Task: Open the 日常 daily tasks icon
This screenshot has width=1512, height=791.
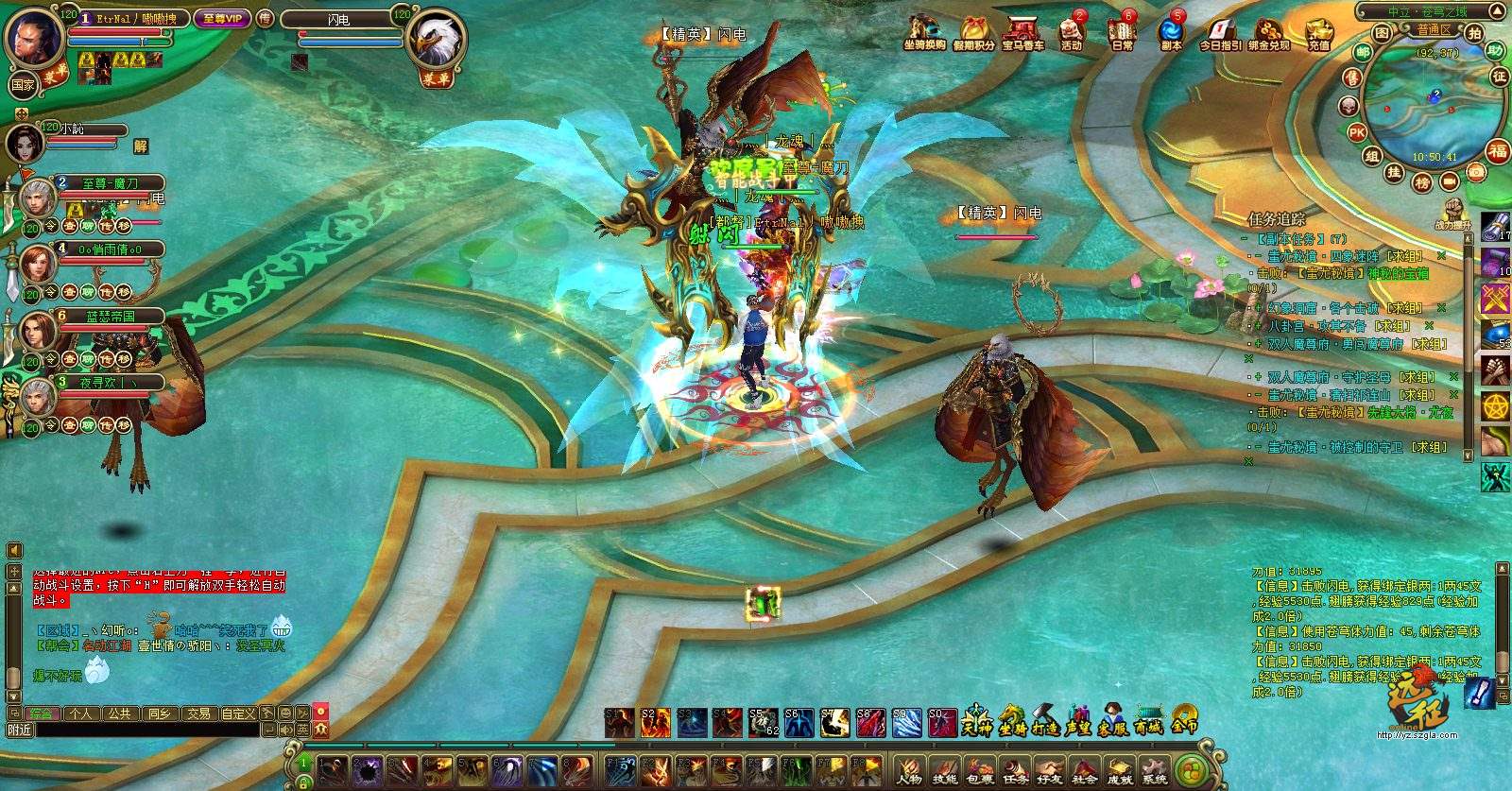Action: point(1122,32)
